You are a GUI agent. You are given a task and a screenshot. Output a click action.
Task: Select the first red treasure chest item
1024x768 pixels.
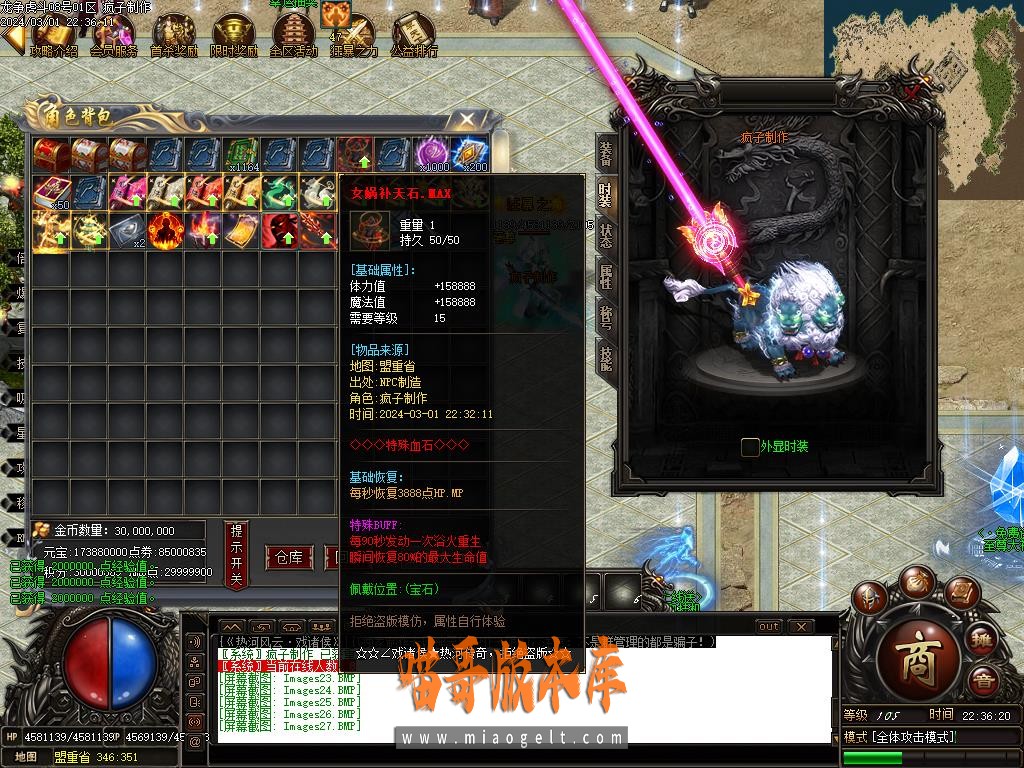(51, 155)
